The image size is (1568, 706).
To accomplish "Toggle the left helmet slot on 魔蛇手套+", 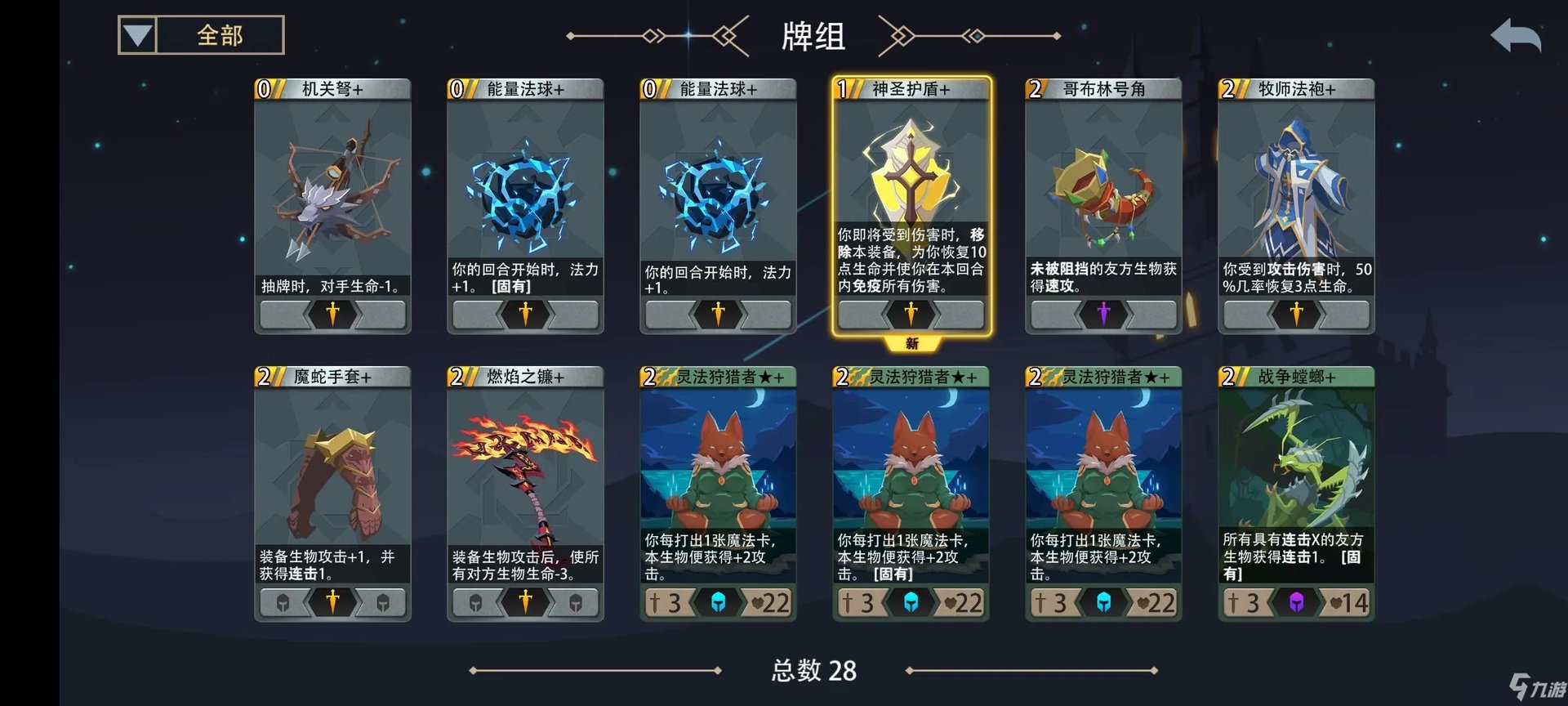I will click(x=283, y=602).
